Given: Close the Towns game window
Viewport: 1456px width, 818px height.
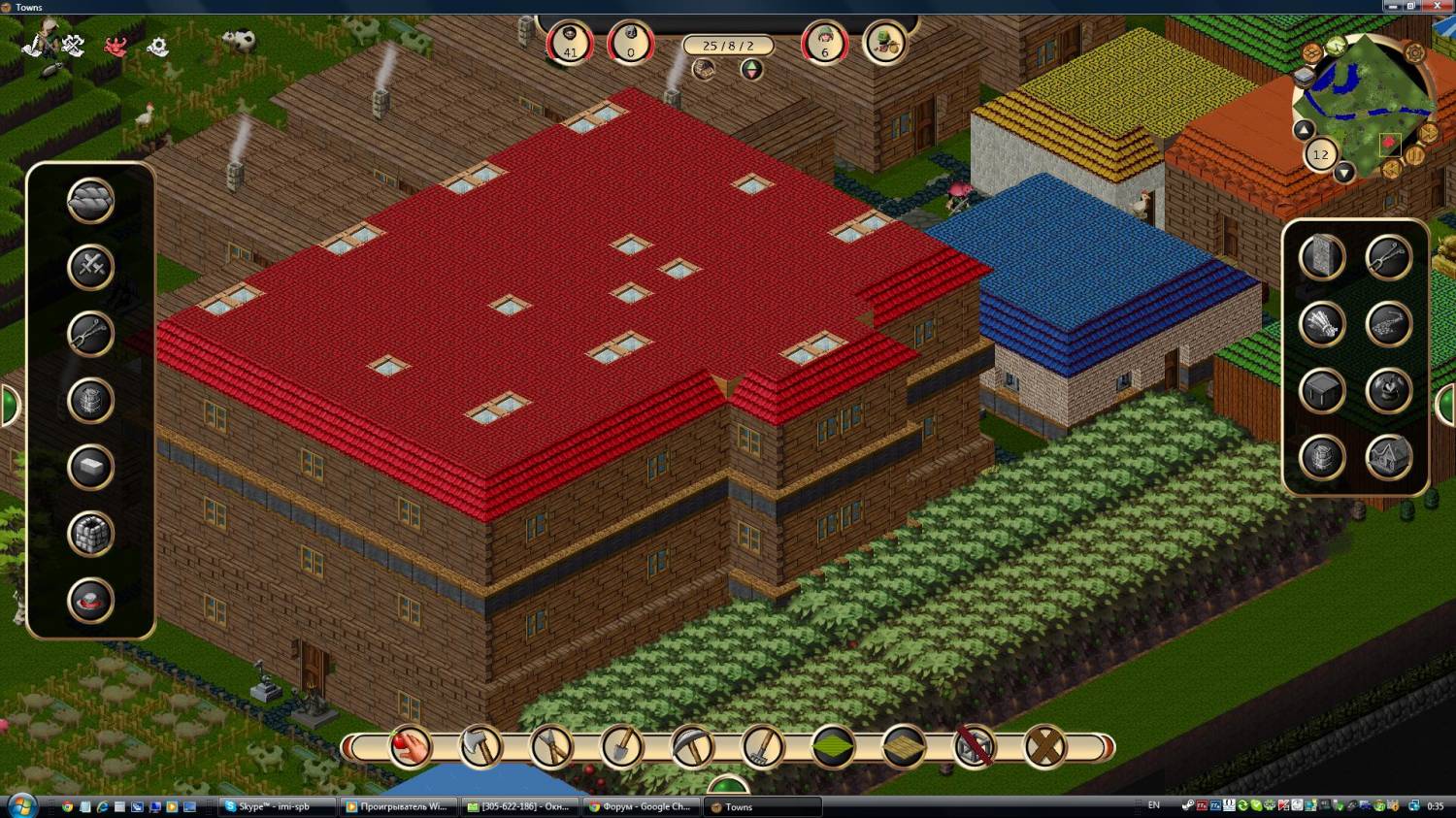Looking at the screenshot, I should [1442, 6].
